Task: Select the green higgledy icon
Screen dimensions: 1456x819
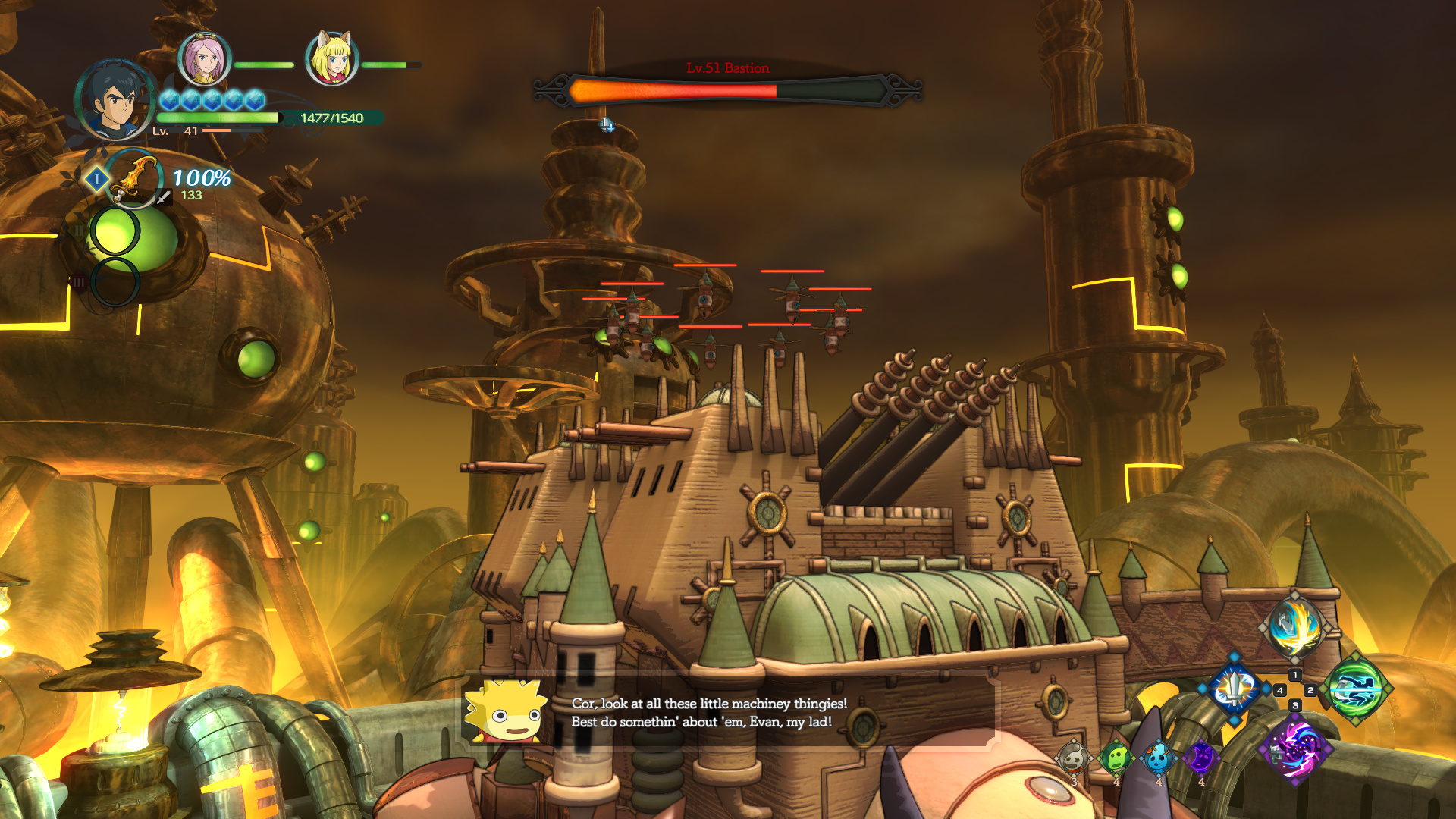Action: [x=1116, y=757]
